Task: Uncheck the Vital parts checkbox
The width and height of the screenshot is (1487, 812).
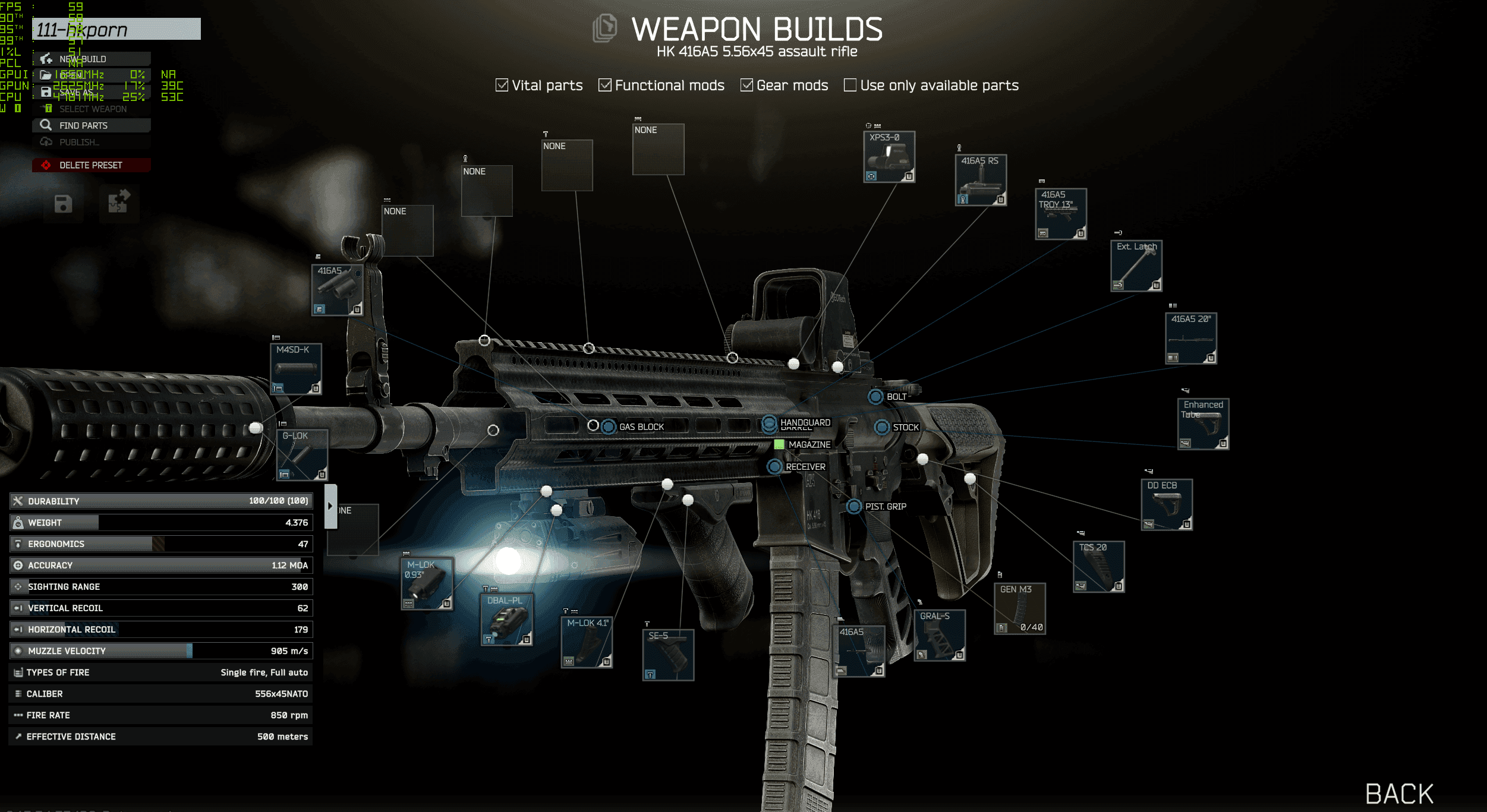Action: (x=501, y=85)
